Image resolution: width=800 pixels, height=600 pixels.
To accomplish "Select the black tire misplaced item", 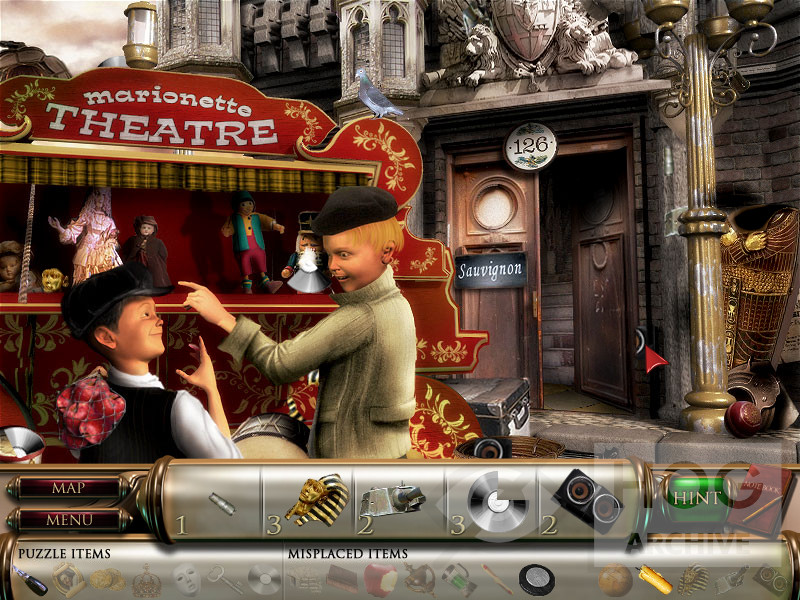I will pyautogui.click(x=536, y=578).
